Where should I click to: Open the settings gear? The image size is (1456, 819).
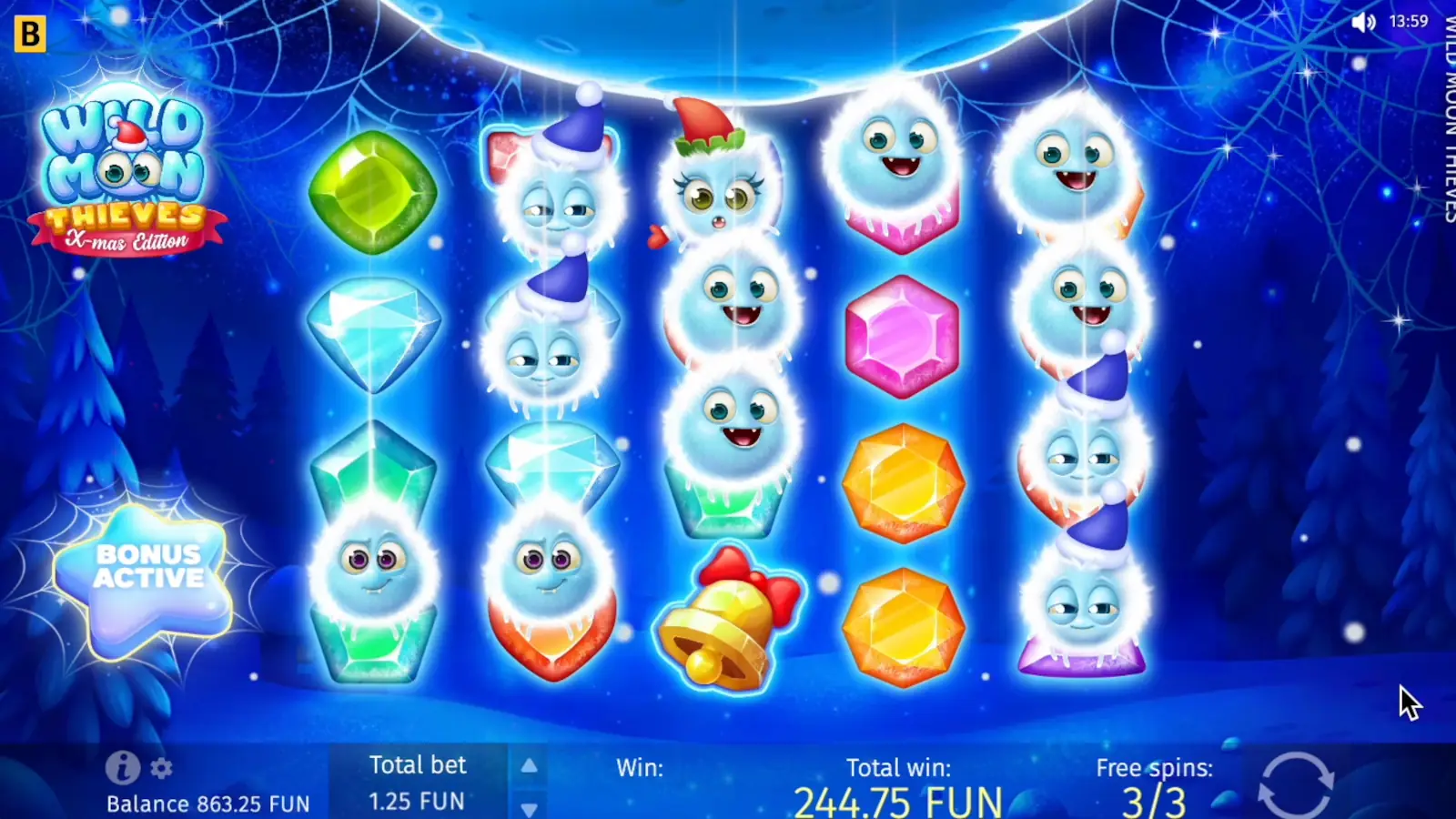tap(159, 767)
